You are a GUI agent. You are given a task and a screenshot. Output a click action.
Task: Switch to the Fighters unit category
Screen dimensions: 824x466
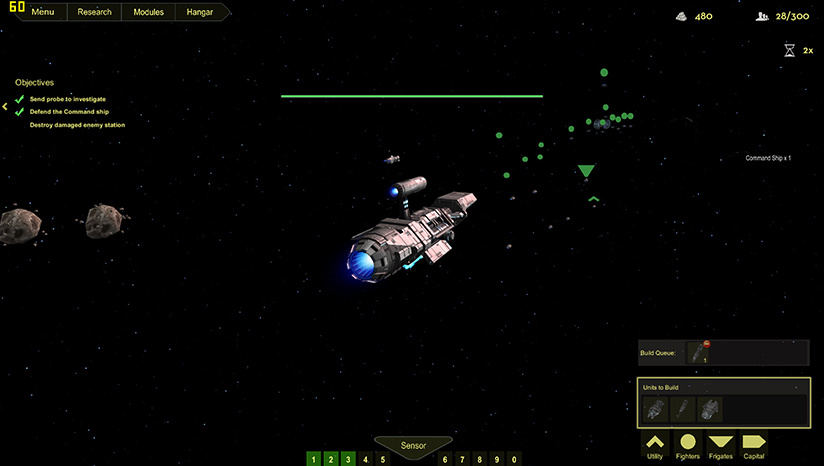coord(688,445)
